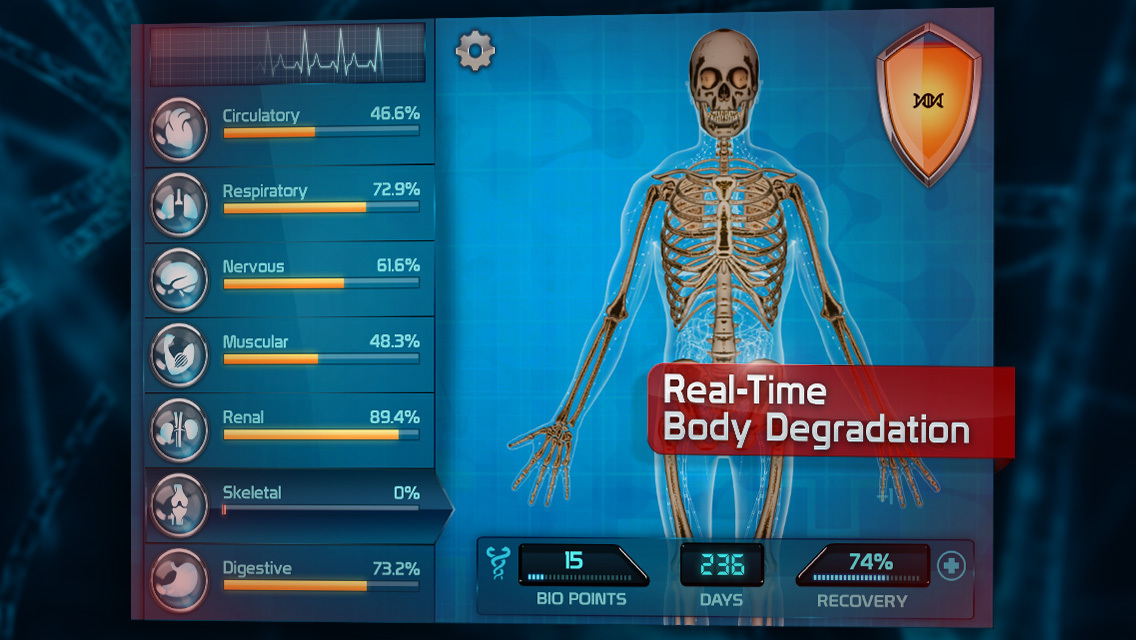Image resolution: width=1136 pixels, height=640 pixels.
Task: Switch to the Respiratory system
Action: [290, 202]
